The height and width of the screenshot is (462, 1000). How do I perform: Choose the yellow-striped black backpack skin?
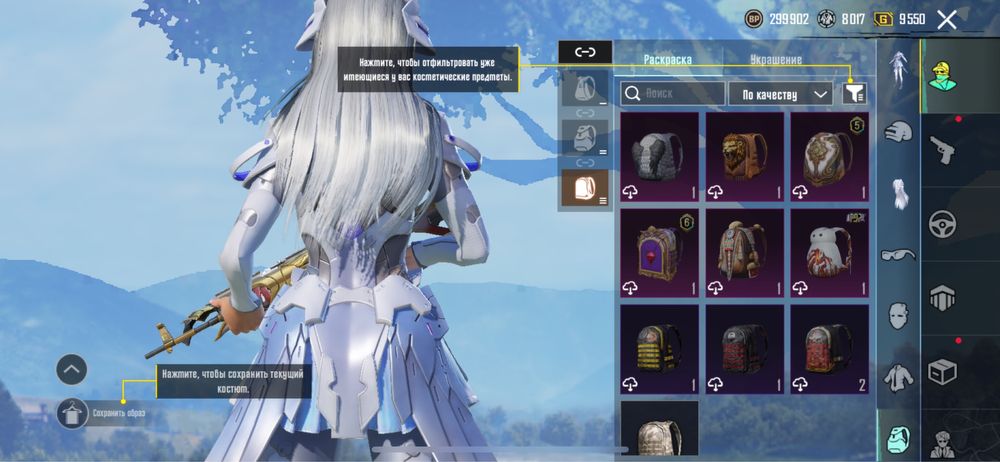coord(659,348)
